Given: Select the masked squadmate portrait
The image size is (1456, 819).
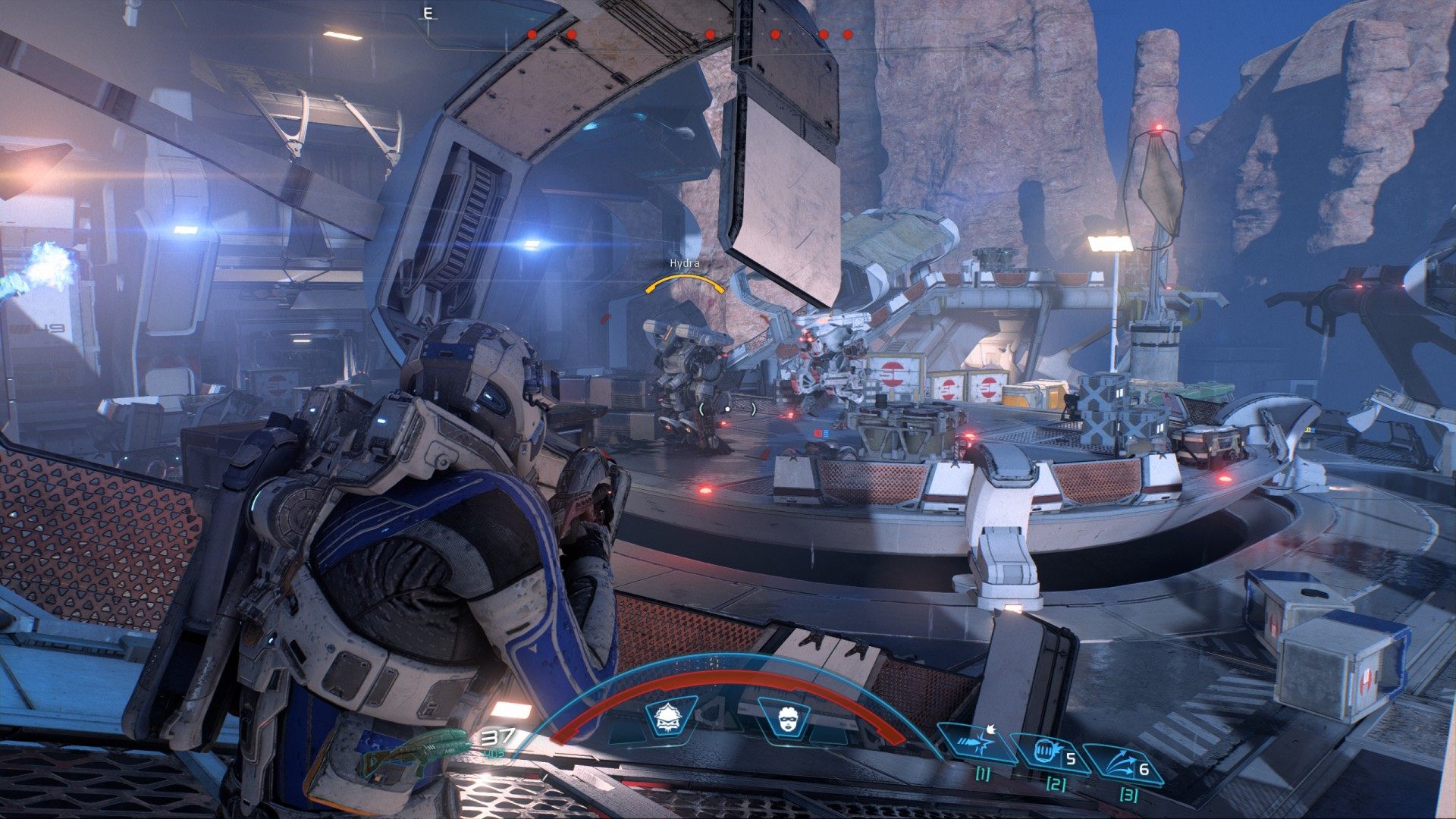Looking at the screenshot, I should click(783, 717).
